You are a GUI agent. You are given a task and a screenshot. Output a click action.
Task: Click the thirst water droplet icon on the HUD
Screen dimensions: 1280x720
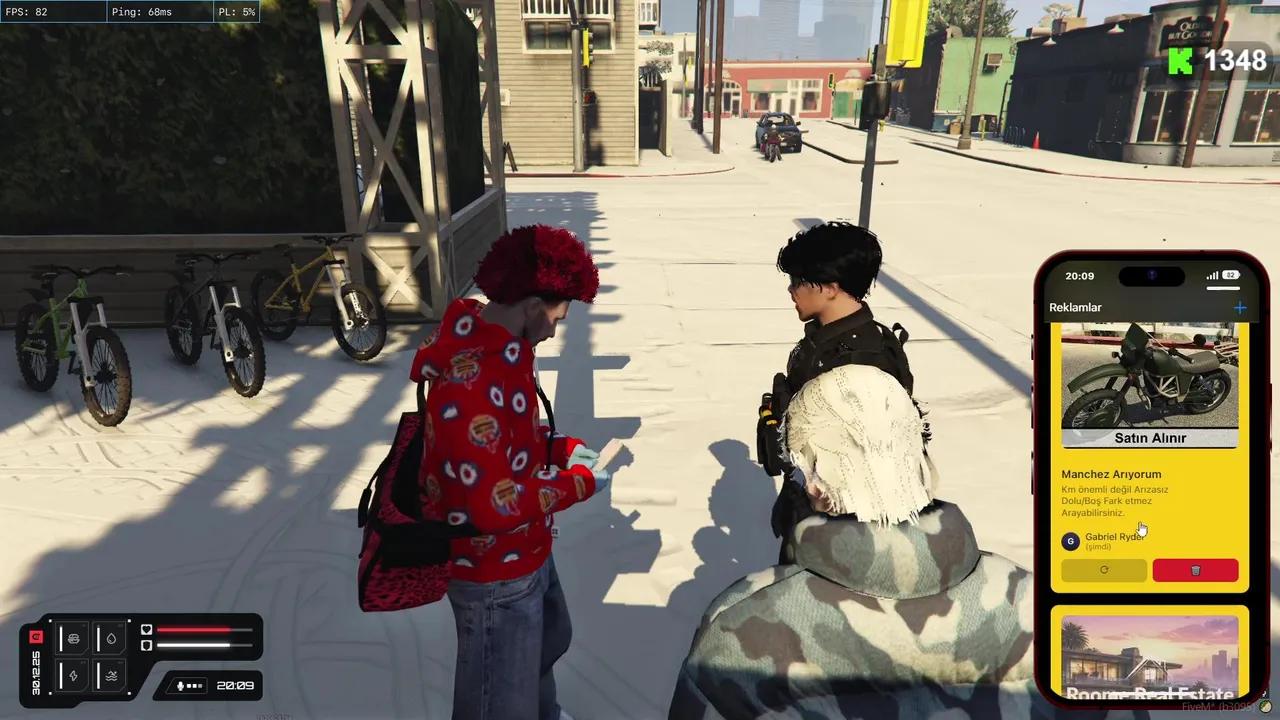click(111, 639)
